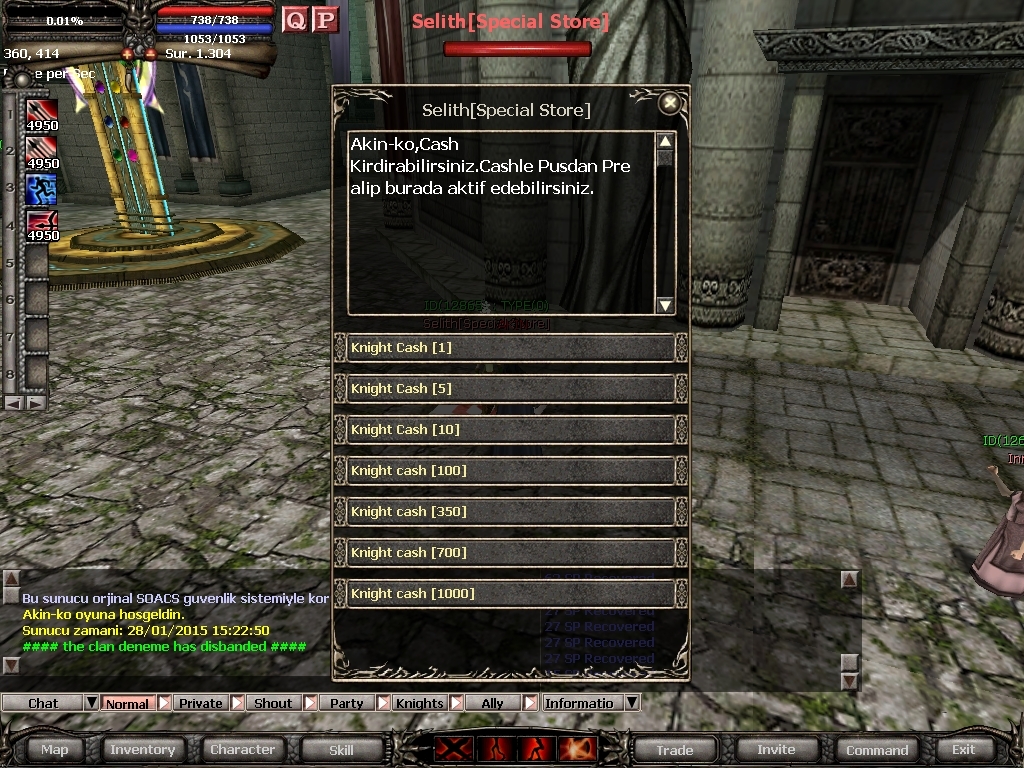Click the Invite button
The height and width of the screenshot is (768, 1024).
[x=776, y=749]
